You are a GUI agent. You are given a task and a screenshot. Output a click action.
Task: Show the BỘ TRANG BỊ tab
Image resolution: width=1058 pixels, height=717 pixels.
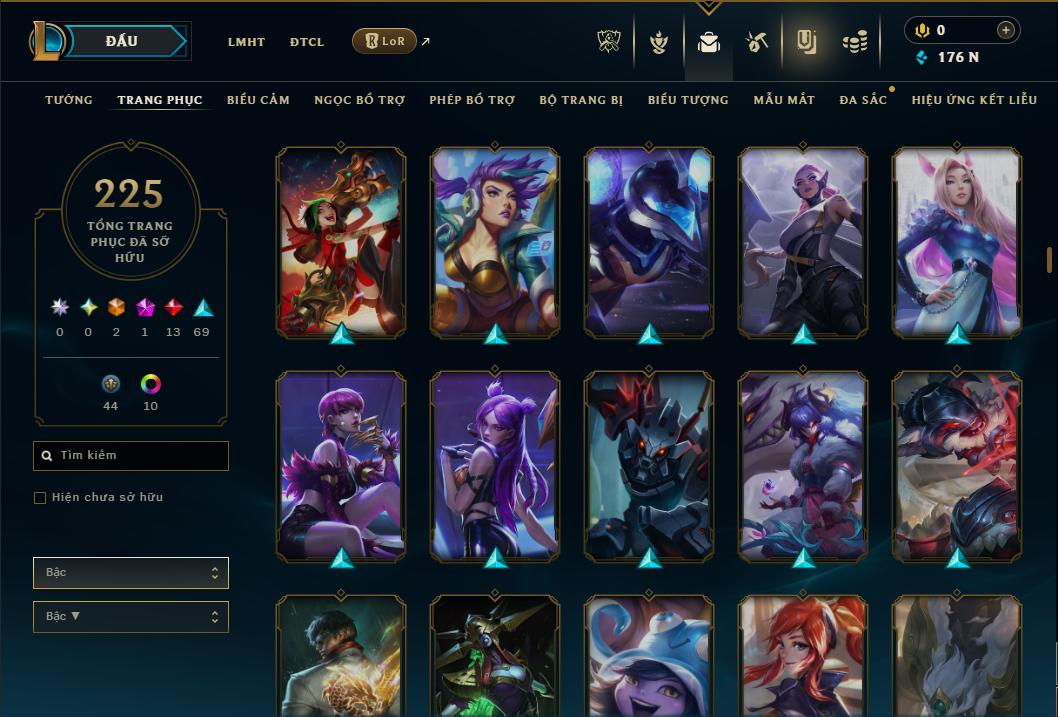[581, 100]
